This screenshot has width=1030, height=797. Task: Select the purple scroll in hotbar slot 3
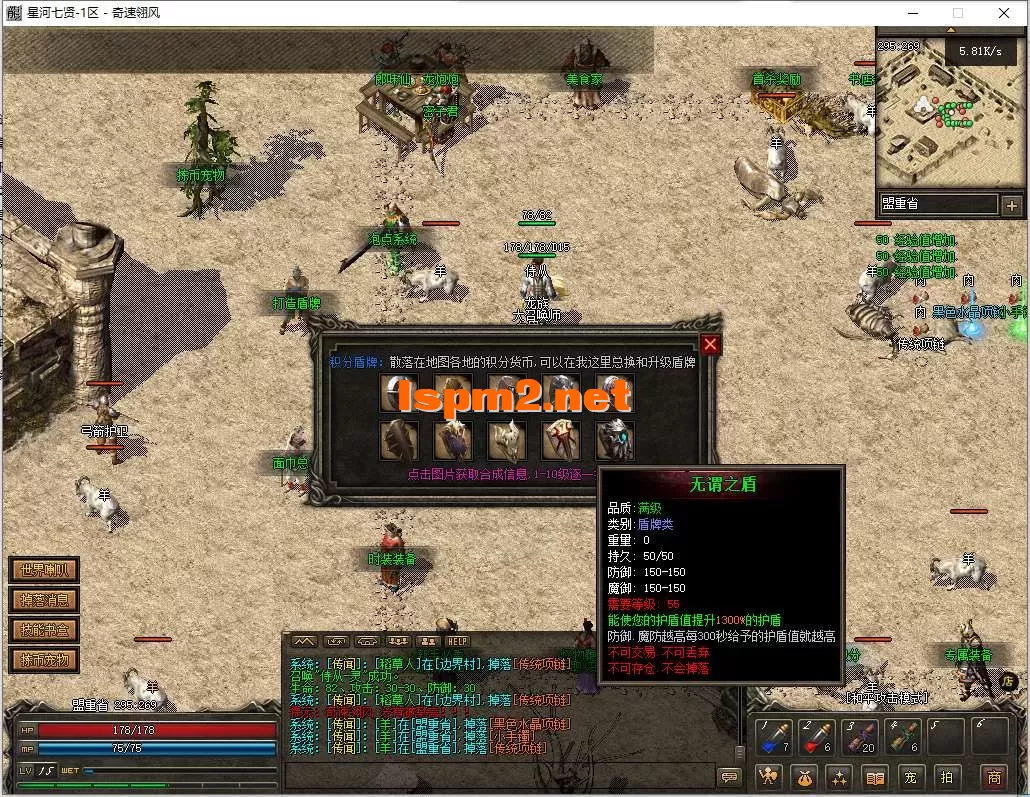(859, 738)
